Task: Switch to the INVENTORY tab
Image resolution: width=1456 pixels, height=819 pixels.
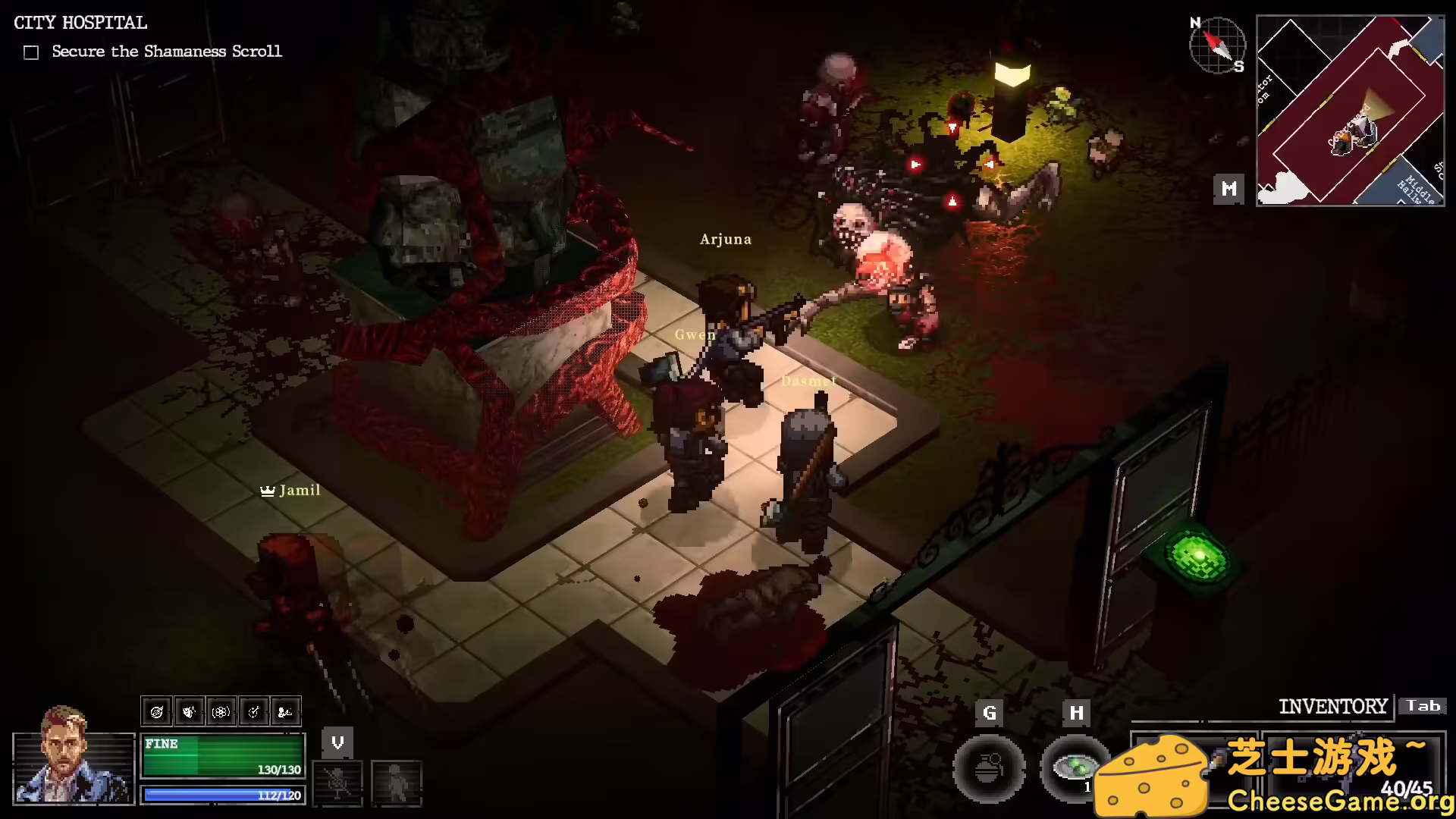Action: click(1335, 706)
